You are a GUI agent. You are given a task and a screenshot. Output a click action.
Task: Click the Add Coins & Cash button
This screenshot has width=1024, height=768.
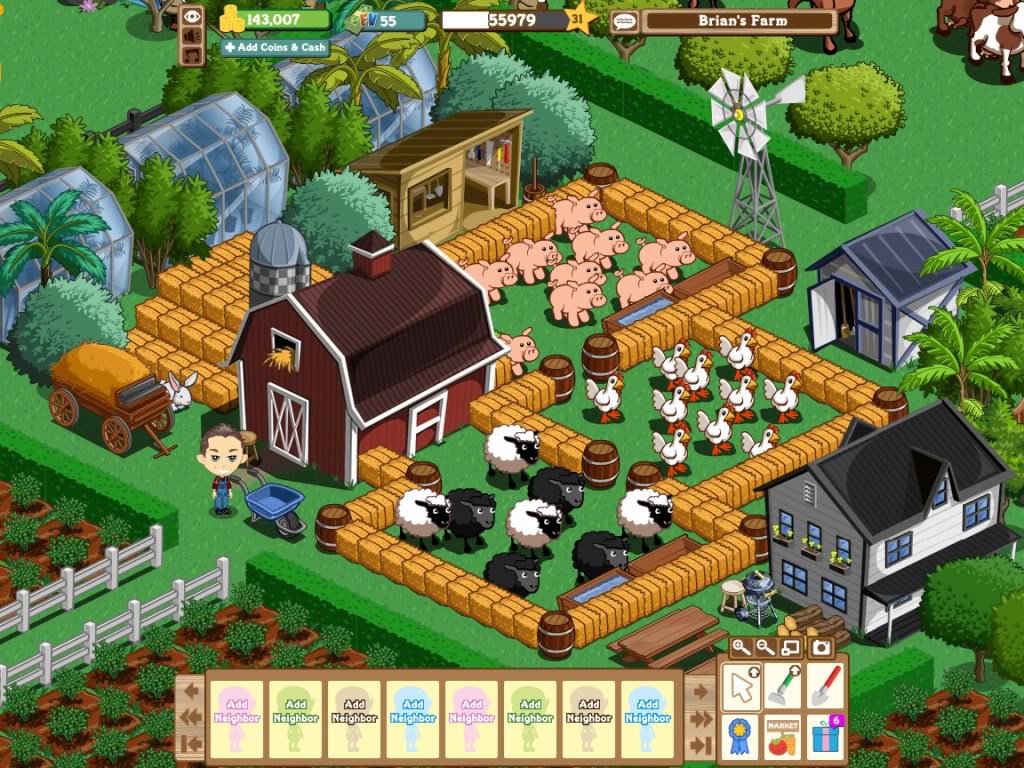click(276, 47)
